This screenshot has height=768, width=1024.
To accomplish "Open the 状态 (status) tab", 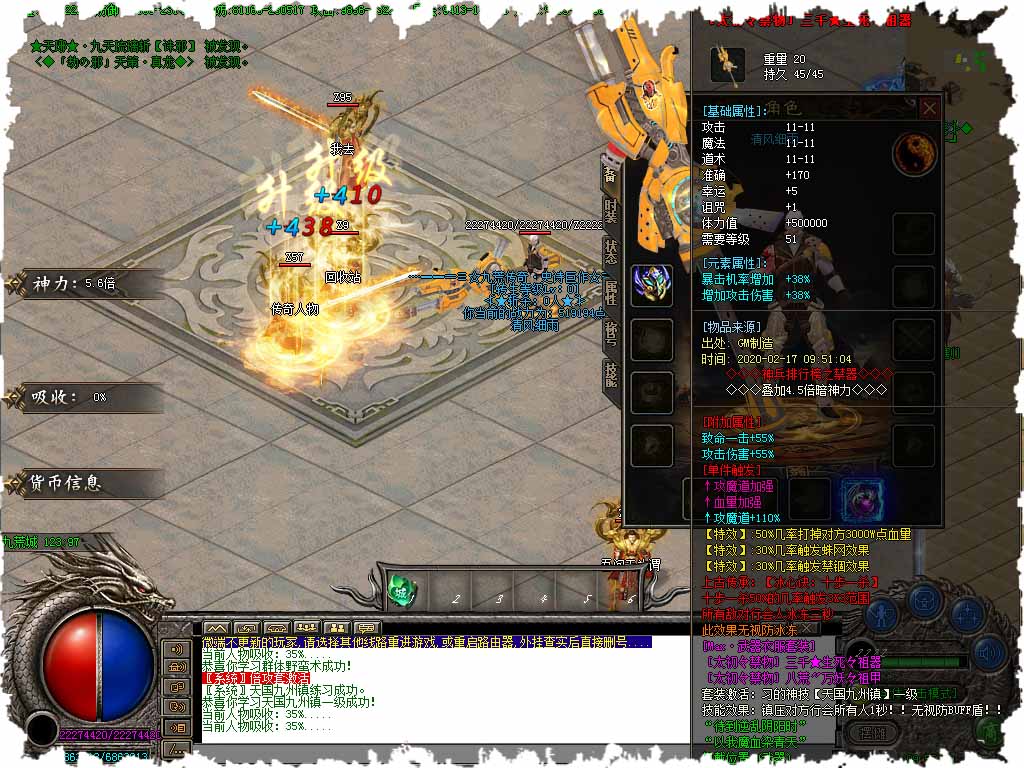I will [610, 251].
